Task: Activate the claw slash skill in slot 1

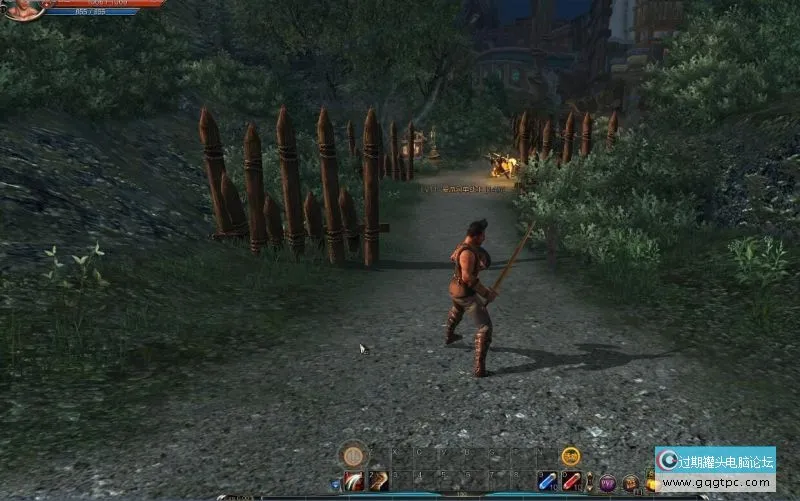Action: pyautogui.click(x=355, y=482)
